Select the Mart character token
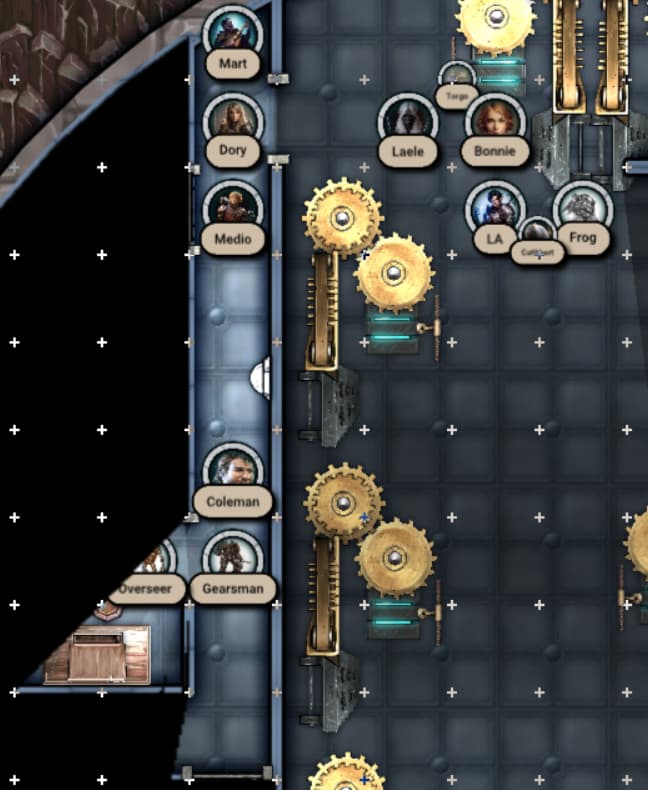 (233, 35)
